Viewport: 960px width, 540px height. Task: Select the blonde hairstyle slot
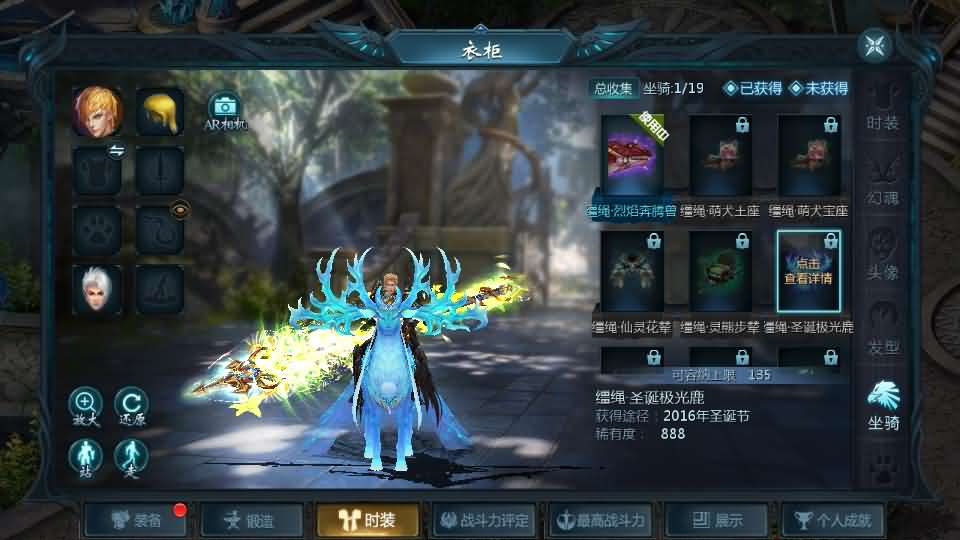[x=160, y=111]
